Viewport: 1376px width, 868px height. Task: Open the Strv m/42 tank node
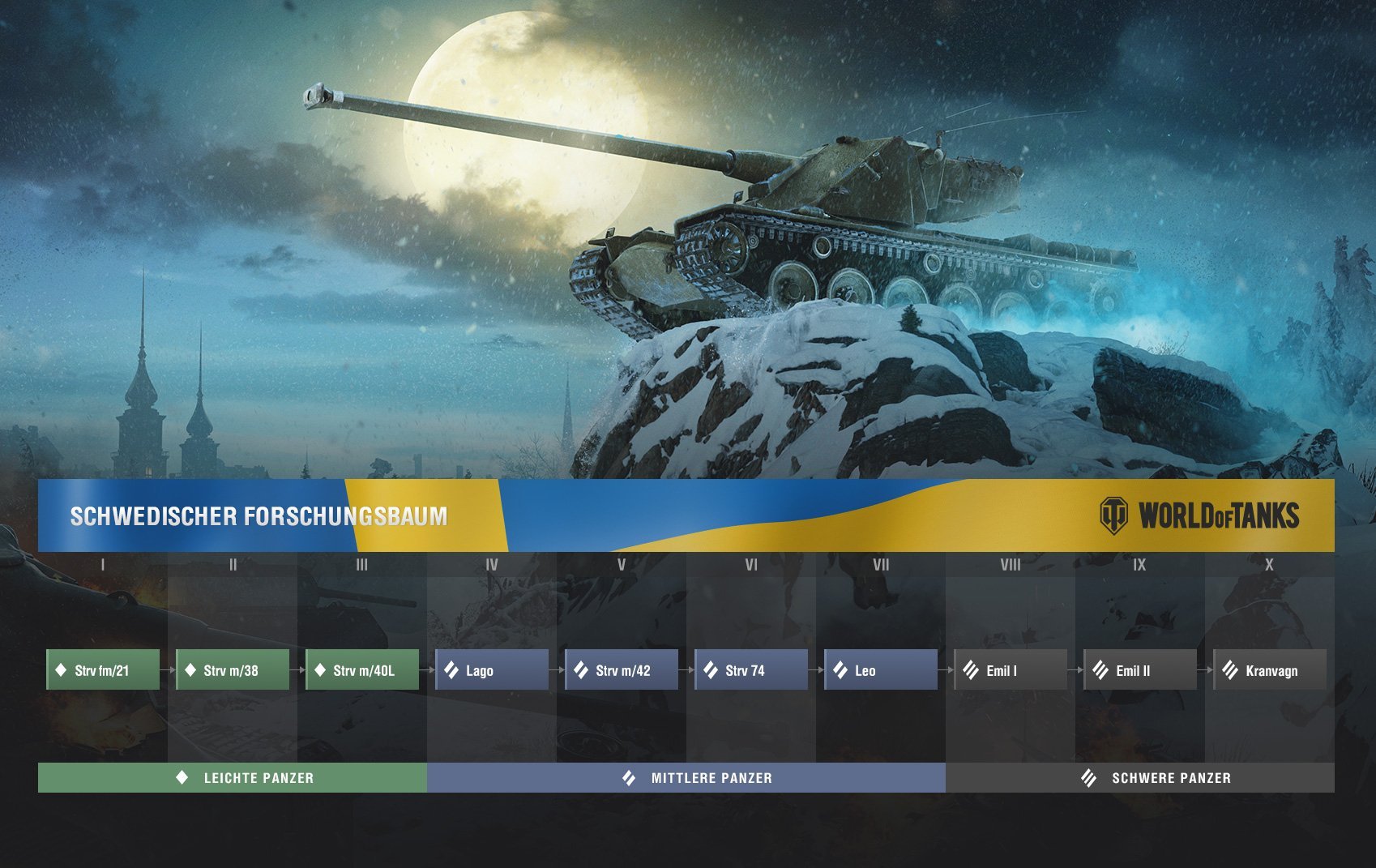click(x=622, y=670)
